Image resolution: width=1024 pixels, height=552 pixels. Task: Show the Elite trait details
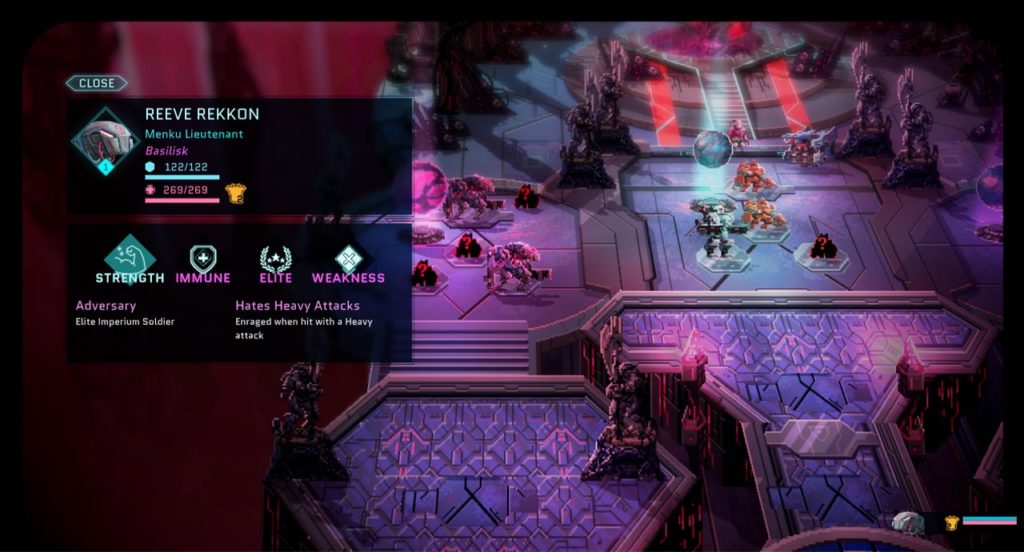click(x=275, y=263)
